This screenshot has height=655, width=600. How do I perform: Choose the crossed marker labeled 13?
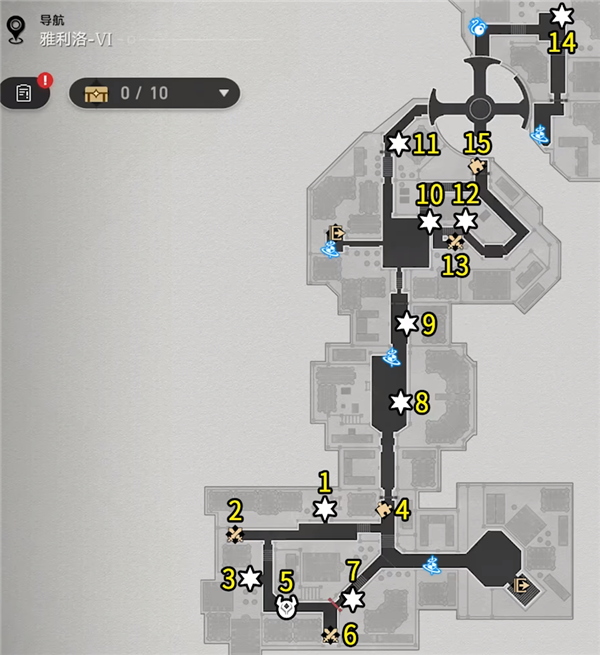pyautogui.click(x=455, y=241)
